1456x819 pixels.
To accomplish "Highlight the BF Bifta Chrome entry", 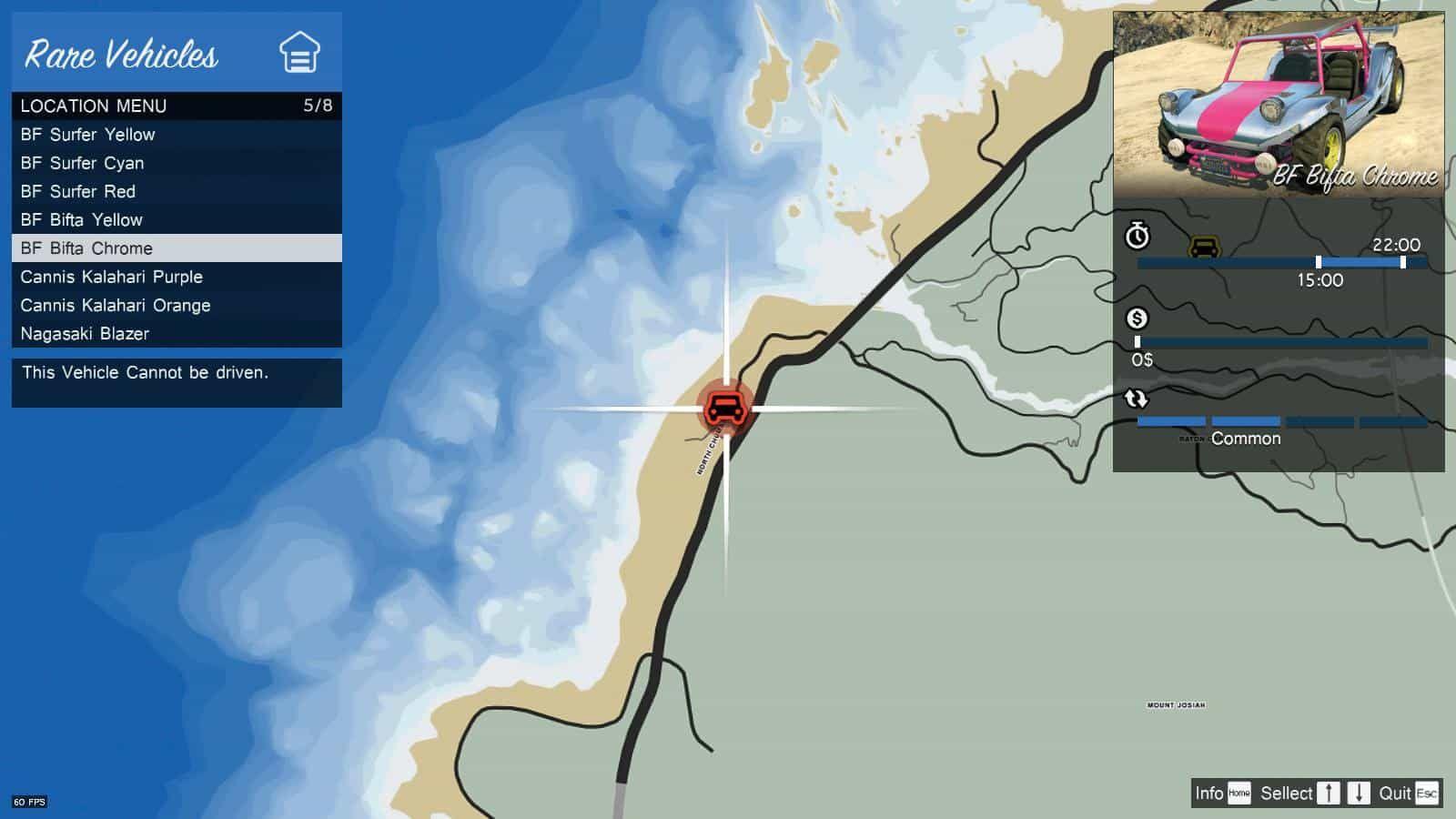I will [x=86, y=248].
